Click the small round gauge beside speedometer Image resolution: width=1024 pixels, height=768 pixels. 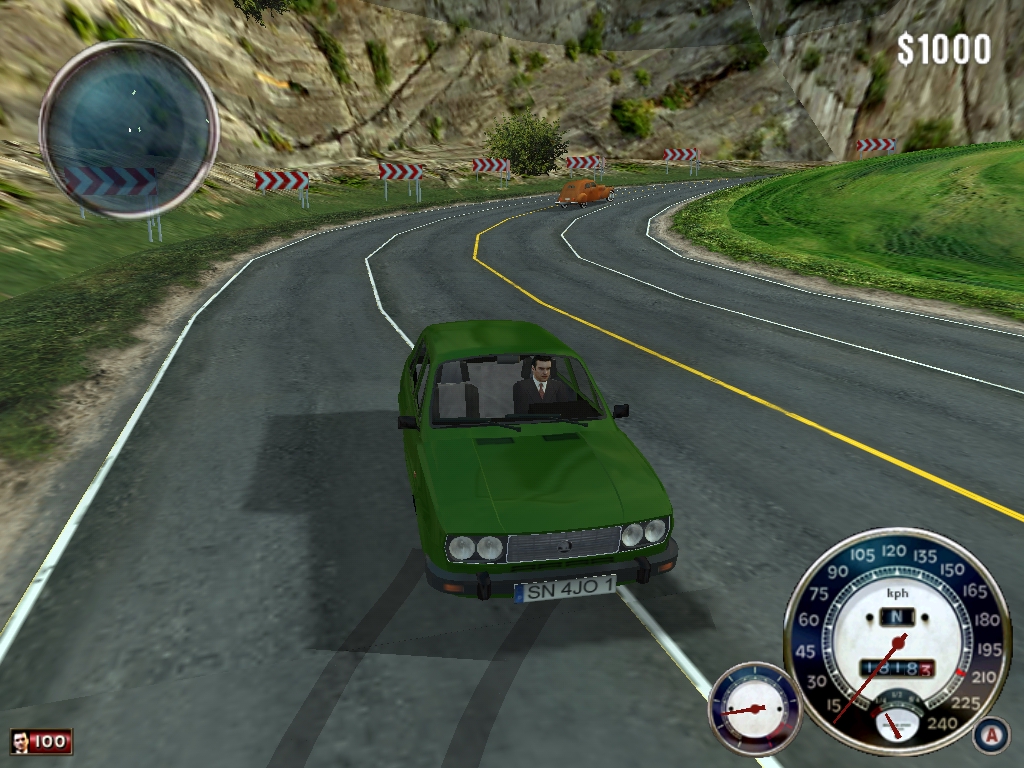[754, 708]
